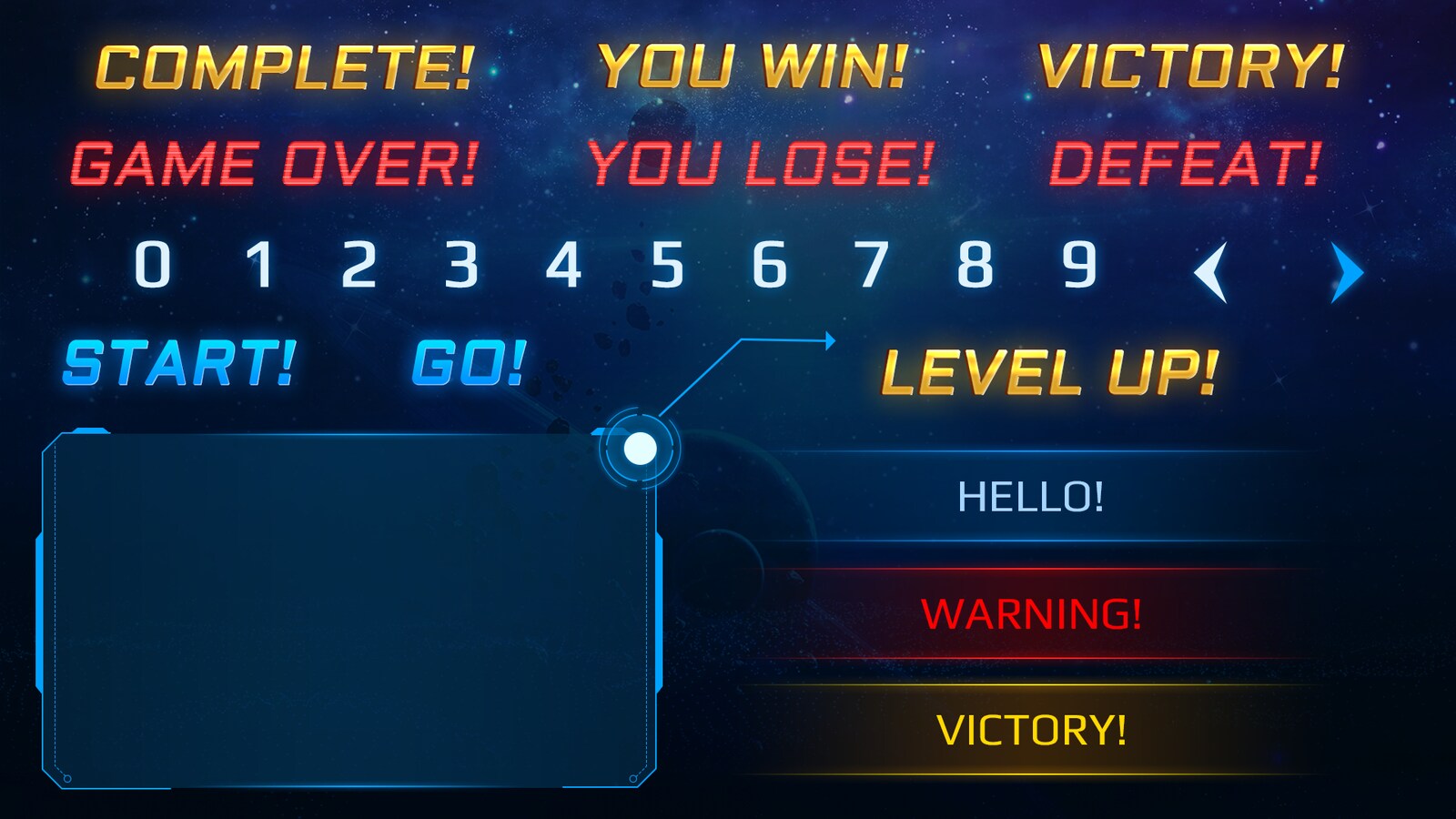The width and height of the screenshot is (1456, 819).
Task: Select the yellow VICTORY! ribbon at bottom
Action: pos(1033,728)
